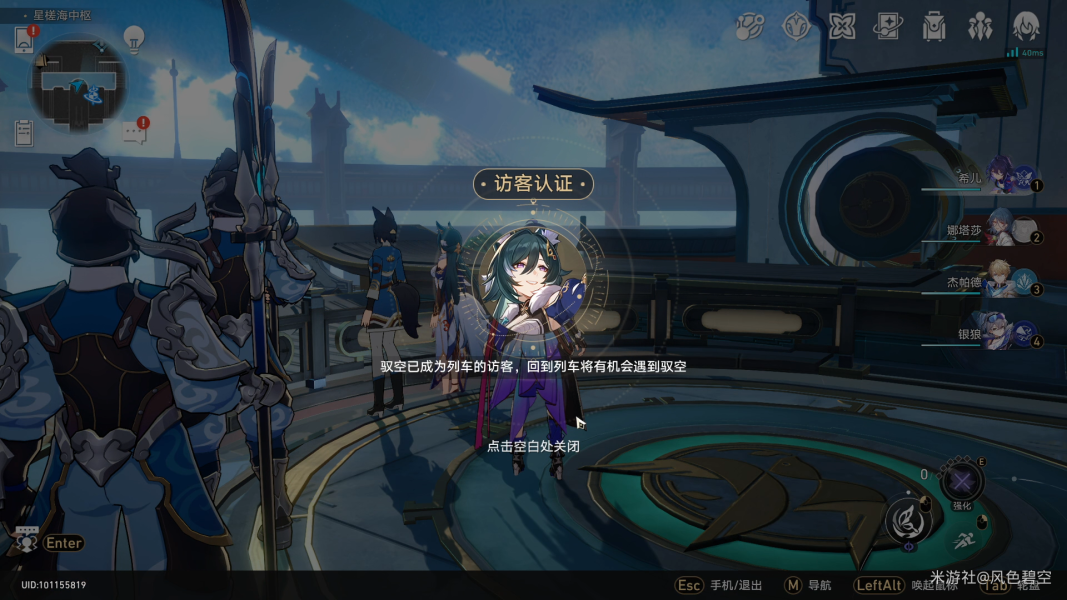Open the minimap

click(77, 84)
